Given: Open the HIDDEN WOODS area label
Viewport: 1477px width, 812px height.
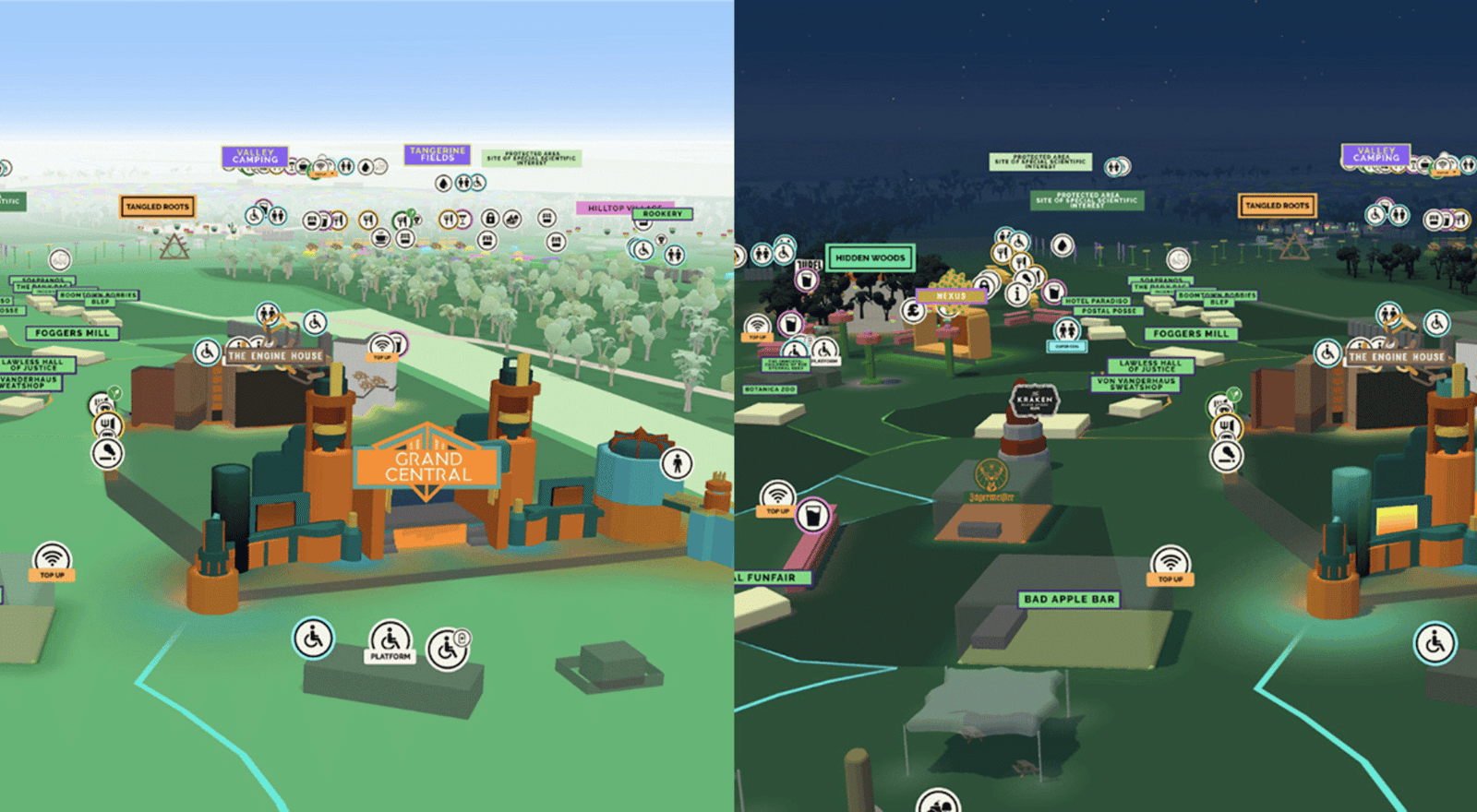Looking at the screenshot, I should point(871,259).
